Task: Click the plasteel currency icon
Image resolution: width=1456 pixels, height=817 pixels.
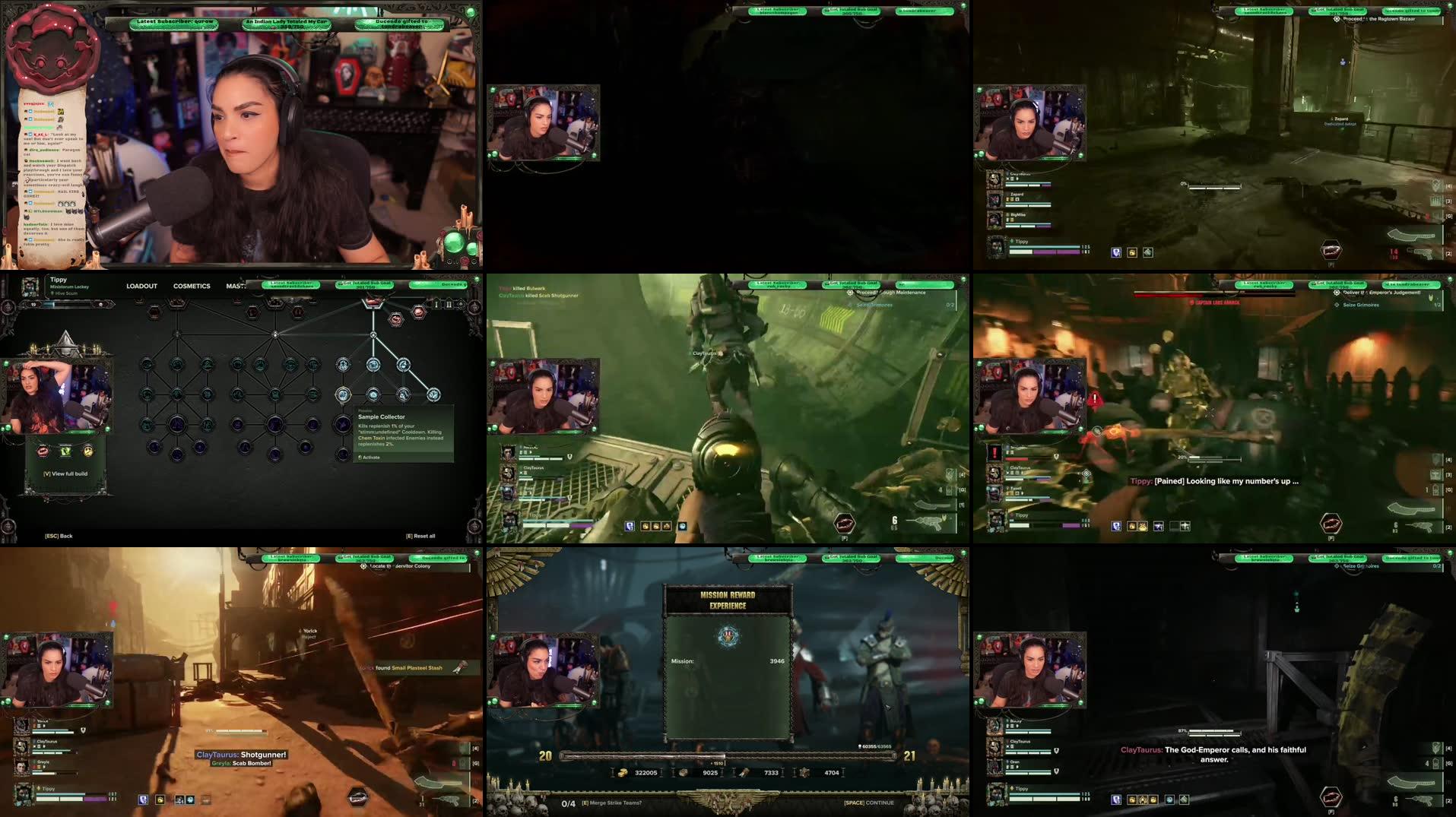Action: coord(681,772)
